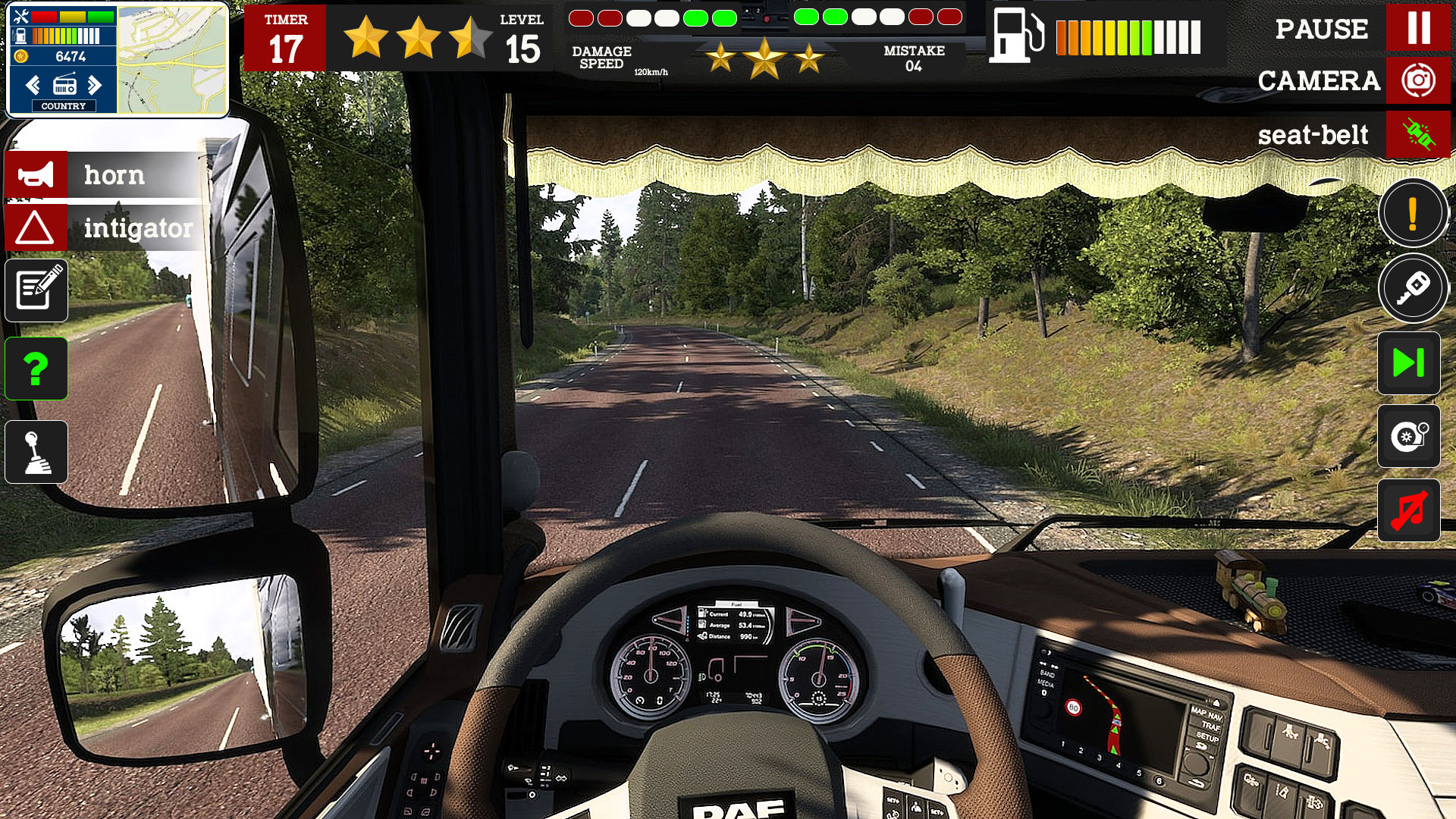
Task: Open the notes edit icon
Action: point(36,290)
